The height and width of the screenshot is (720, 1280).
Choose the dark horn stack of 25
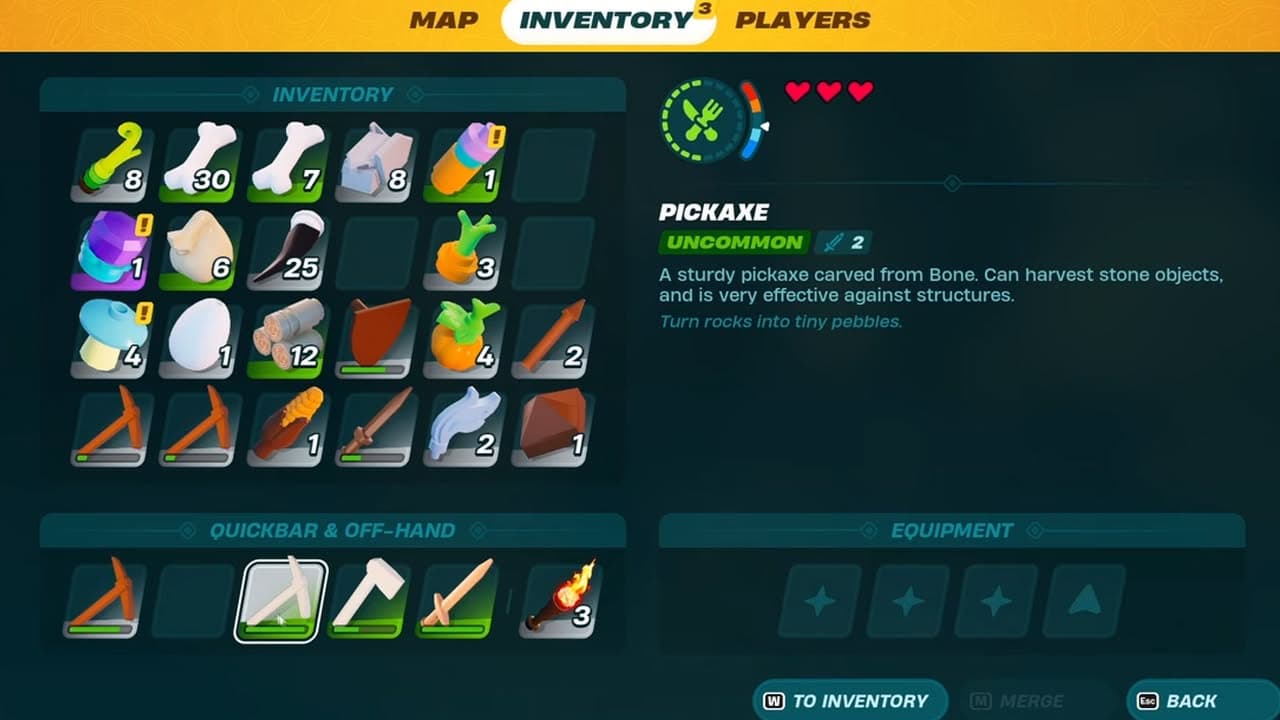[288, 251]
